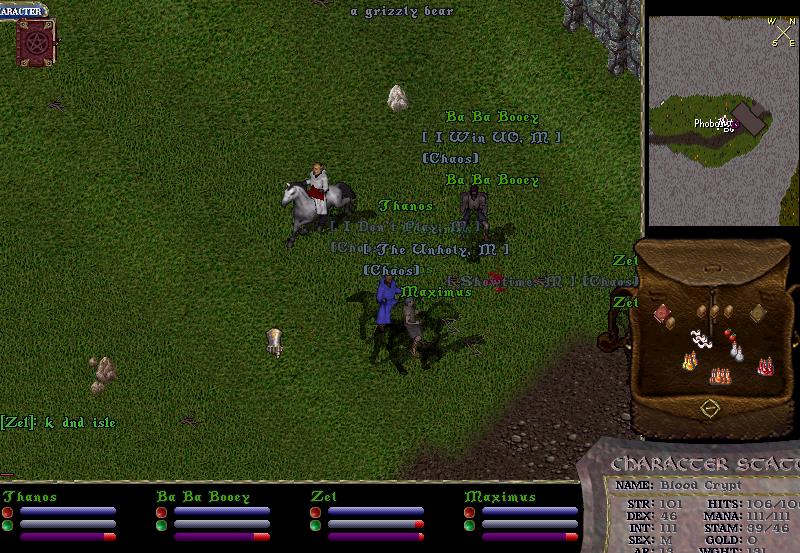Pick the white bandages in the backpack
Viewport: 800px width, 553px height.
coord(702,340)
